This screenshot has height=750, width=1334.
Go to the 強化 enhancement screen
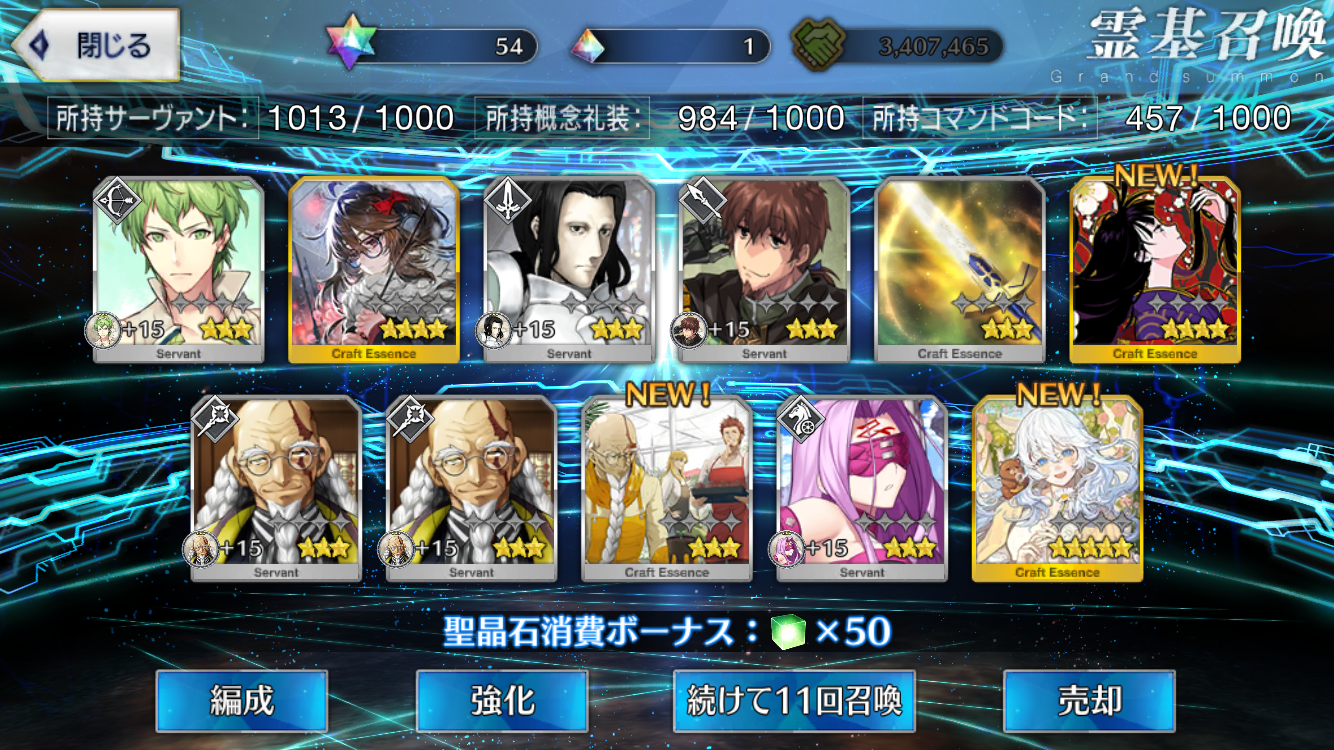(x=501, y=701)
